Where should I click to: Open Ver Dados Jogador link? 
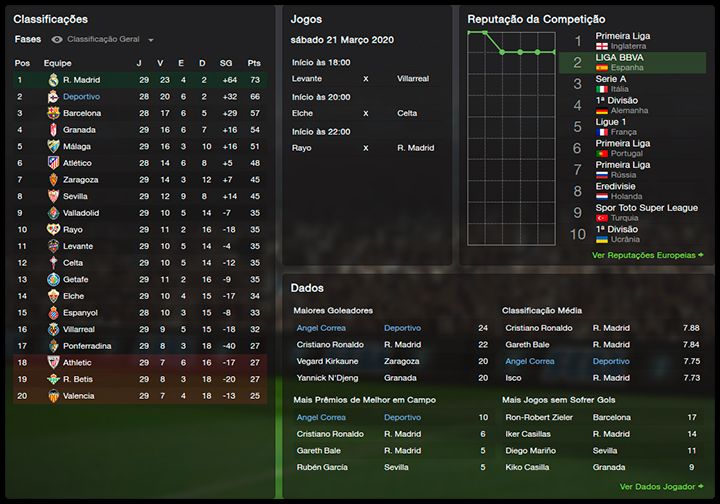click(661, 487)
